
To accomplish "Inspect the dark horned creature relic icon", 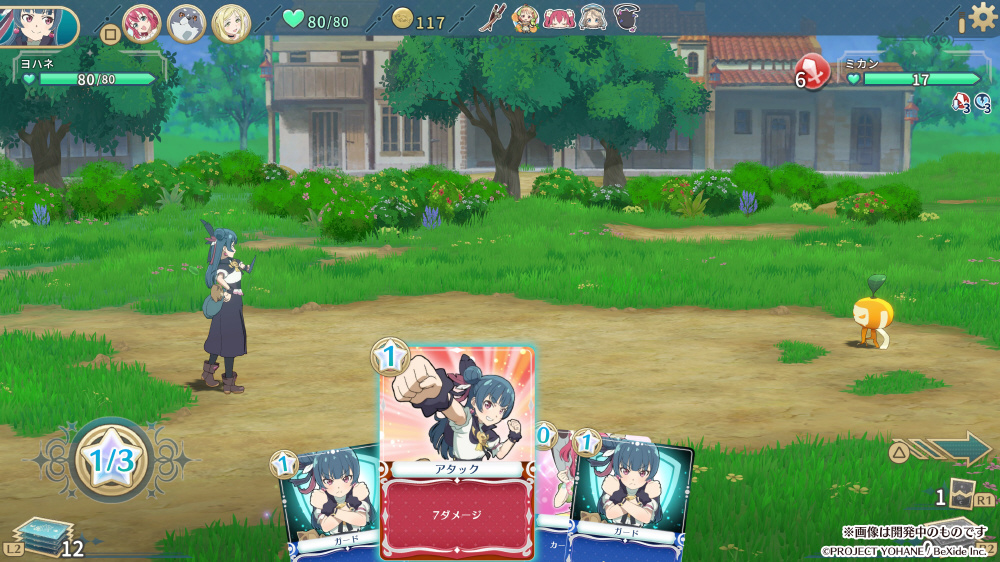I will 627,18.
